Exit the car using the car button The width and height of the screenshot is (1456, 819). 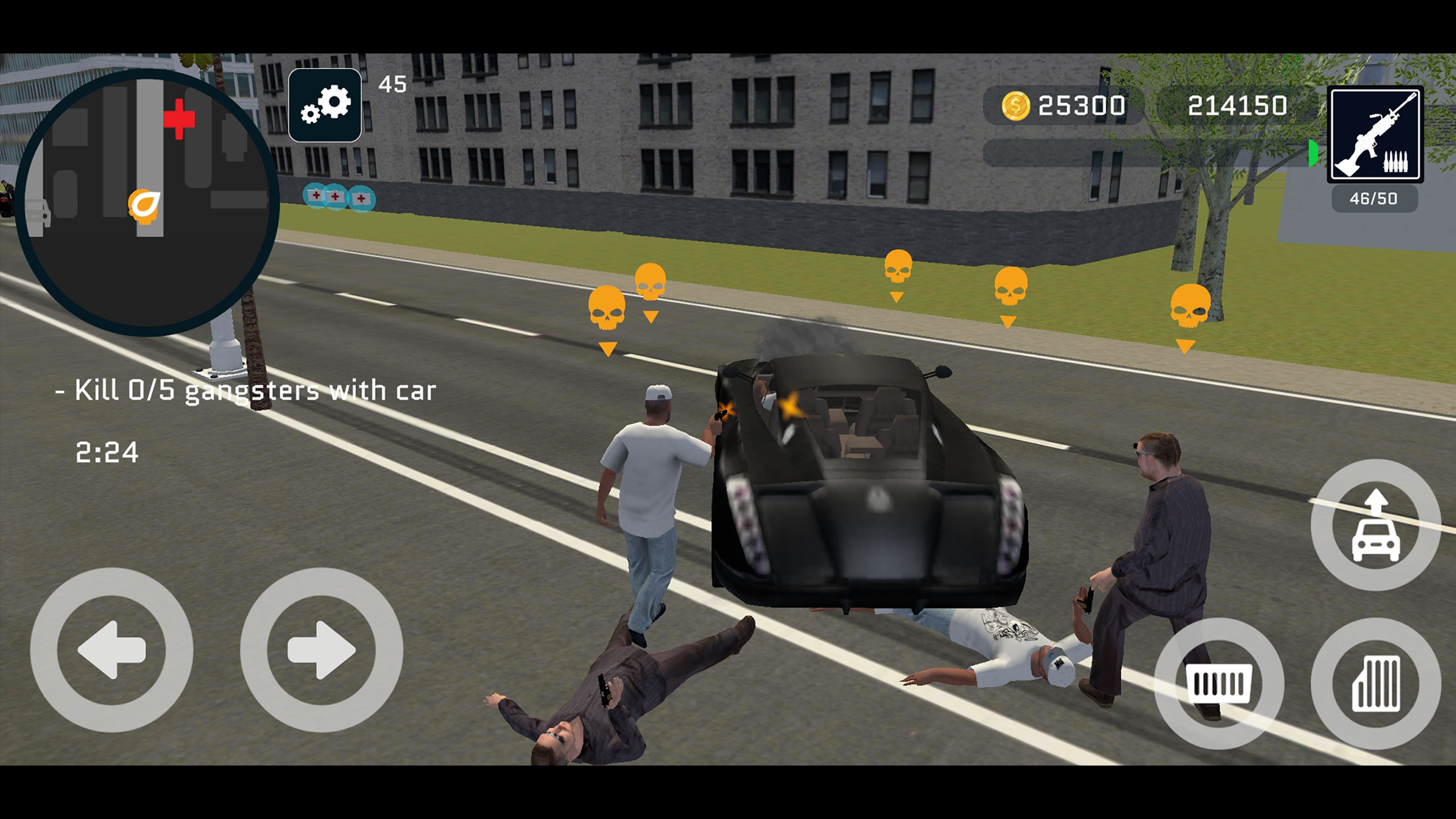1376,526
